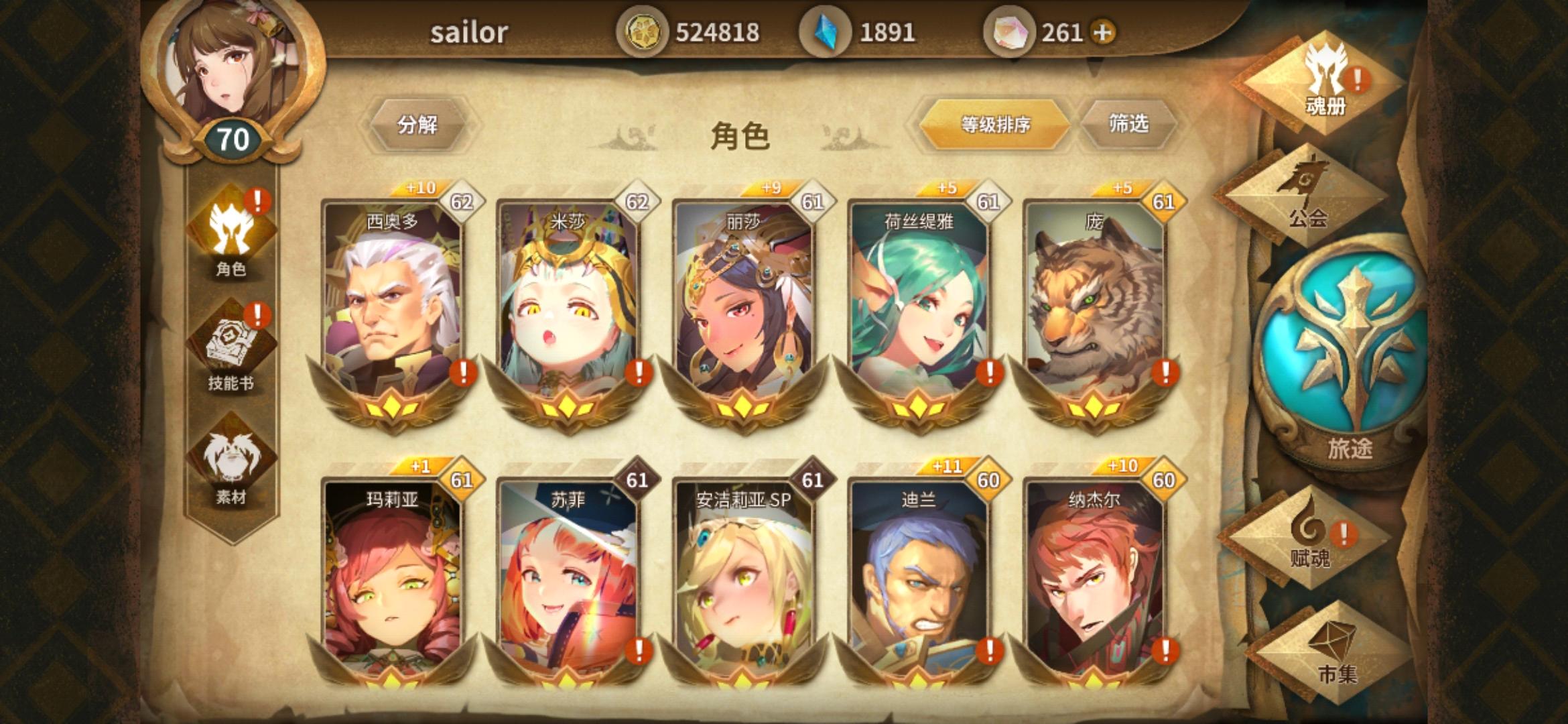Tap the exclamation badge on 角色 sidebar tab

(257, 198)
